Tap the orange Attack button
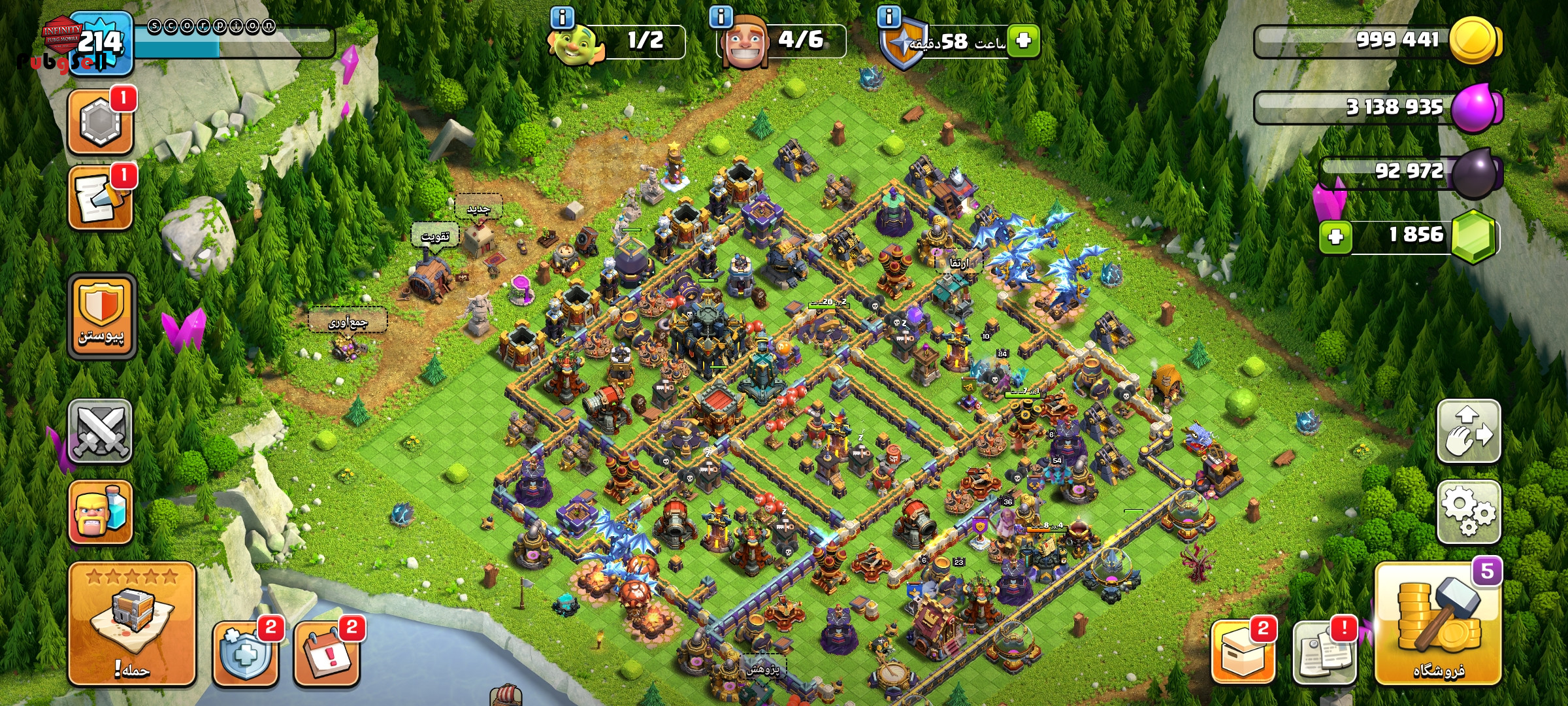 pyautogui.click(x=132, y=624)
